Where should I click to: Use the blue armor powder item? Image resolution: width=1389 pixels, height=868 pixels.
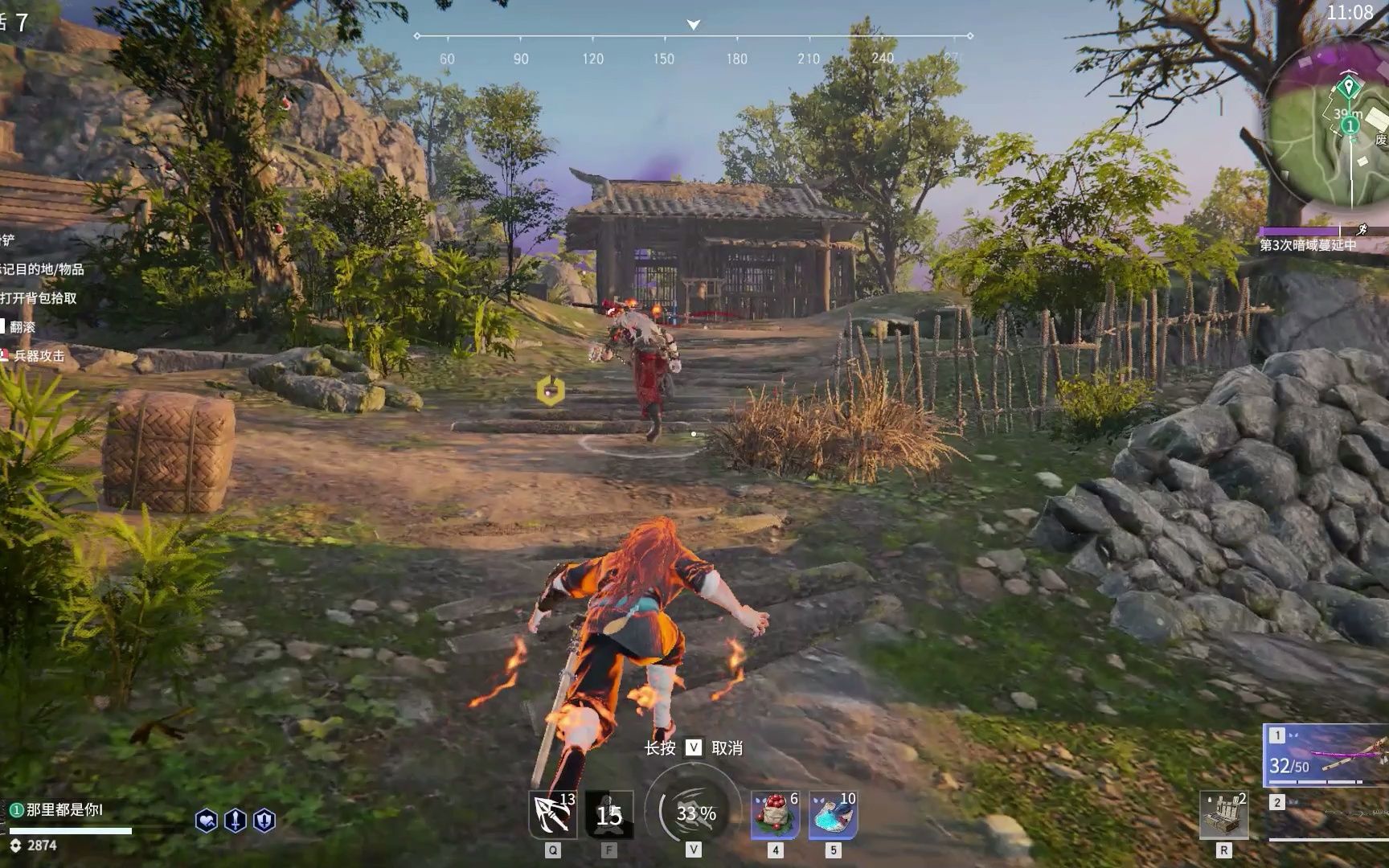pos(833,814)
